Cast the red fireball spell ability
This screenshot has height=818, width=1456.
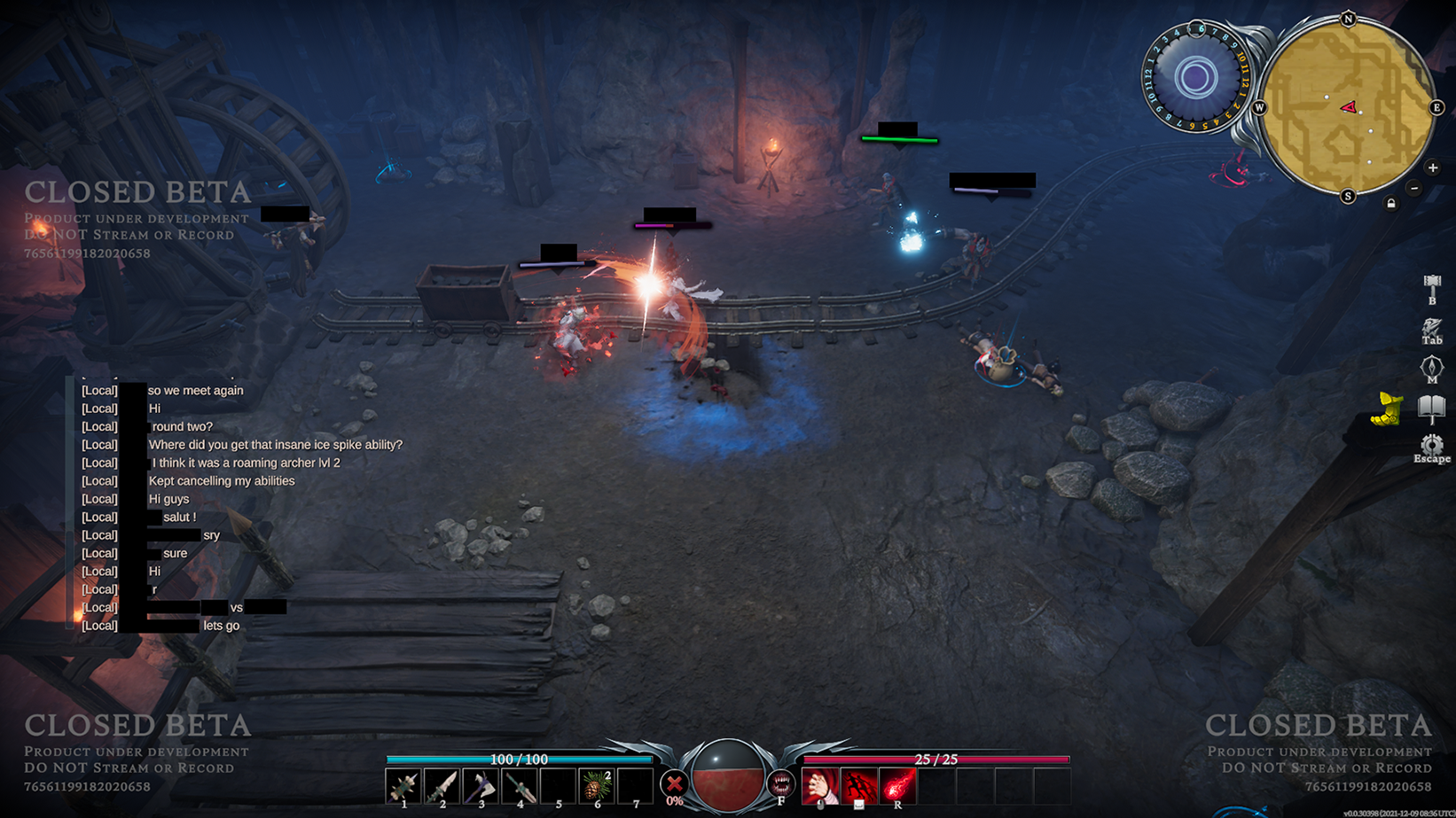pos(897,786)
